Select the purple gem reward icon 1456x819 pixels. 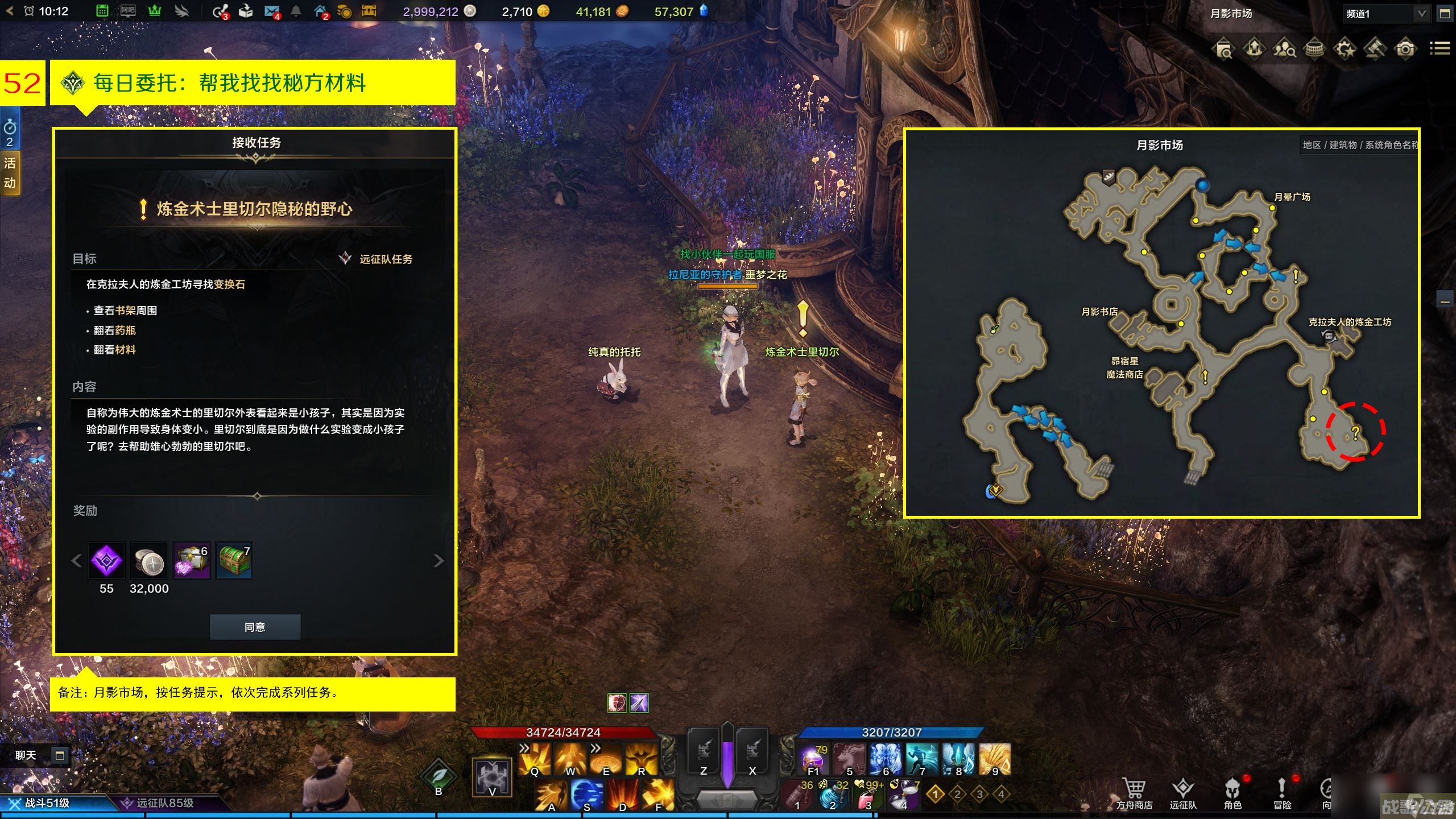106,561
